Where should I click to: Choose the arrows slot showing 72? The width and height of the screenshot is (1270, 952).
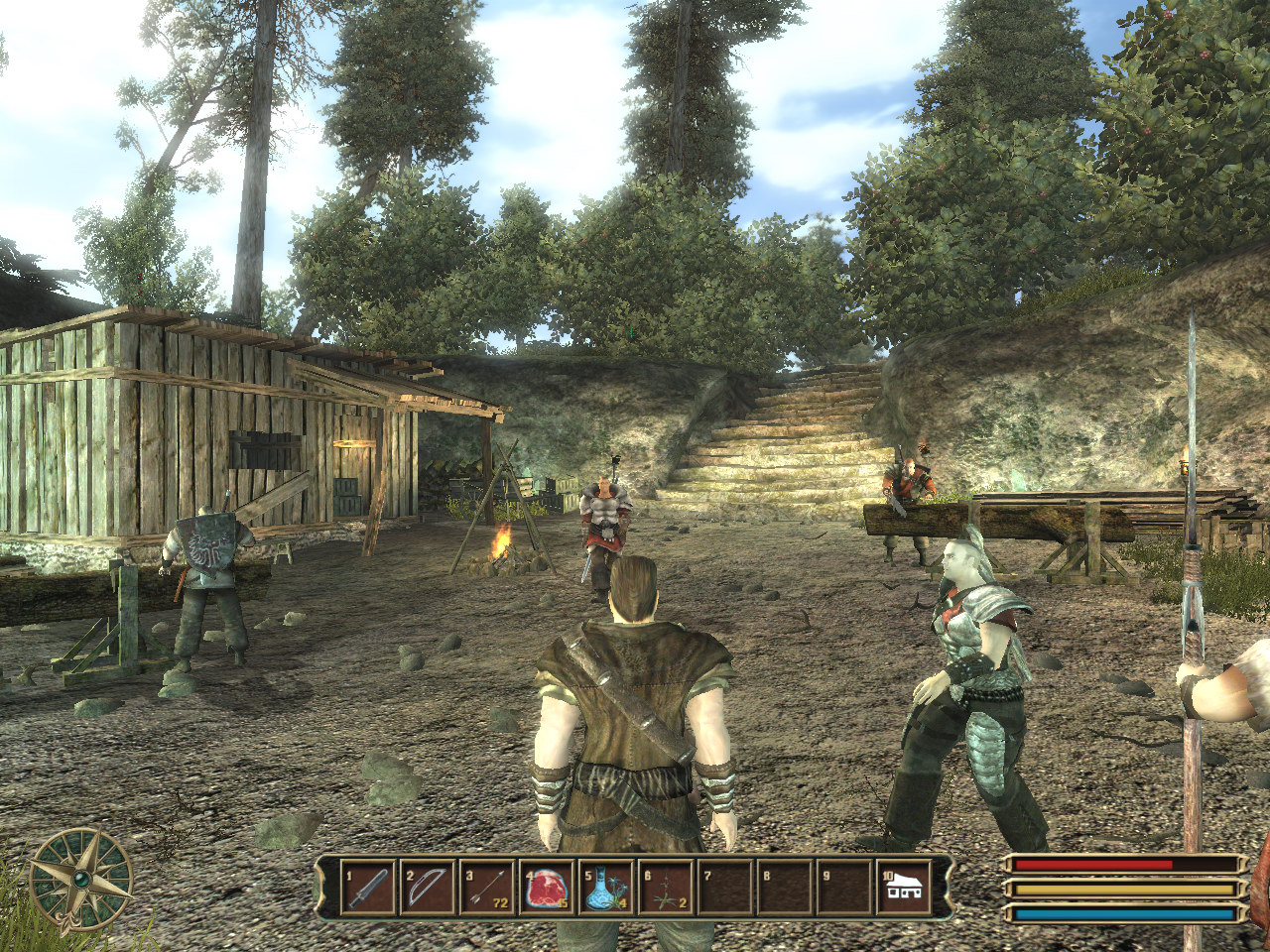pos(487,887)
